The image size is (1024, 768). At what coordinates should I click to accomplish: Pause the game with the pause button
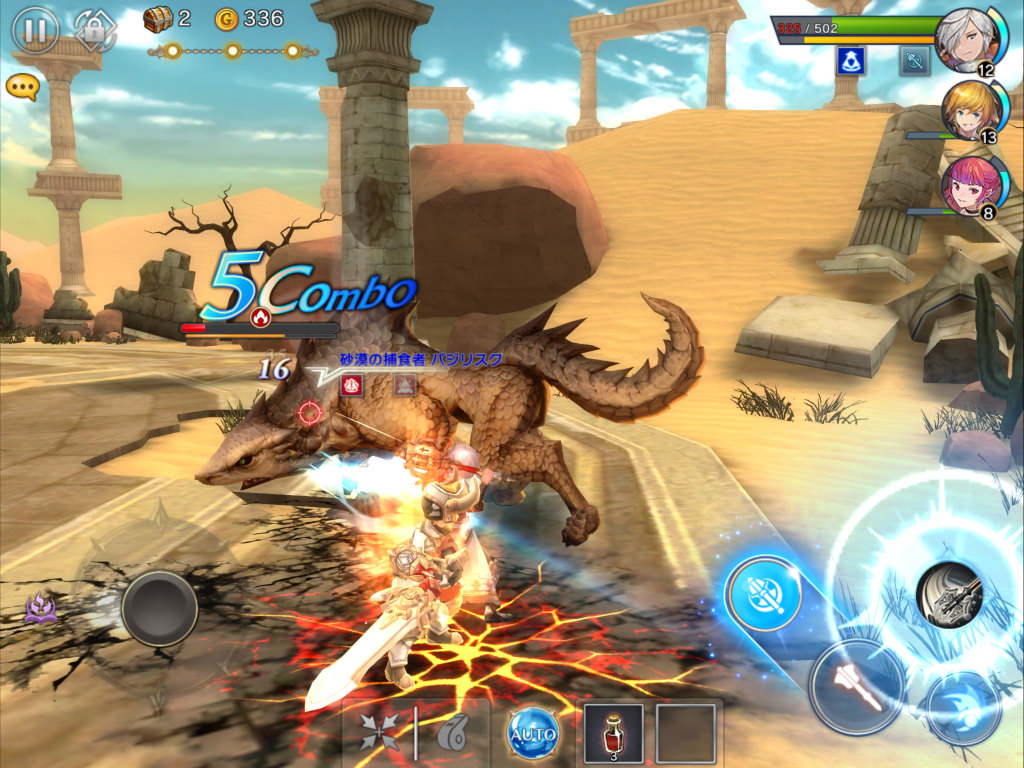(35, 30)
